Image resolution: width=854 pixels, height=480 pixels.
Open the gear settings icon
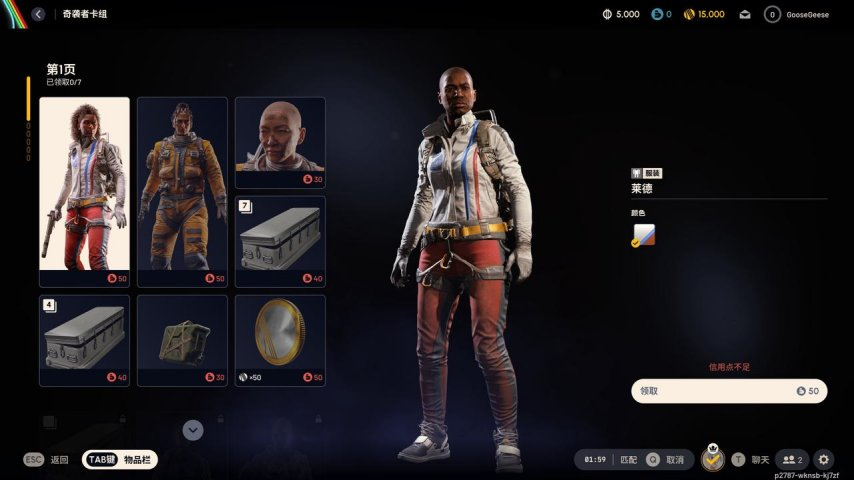point(824,460)
